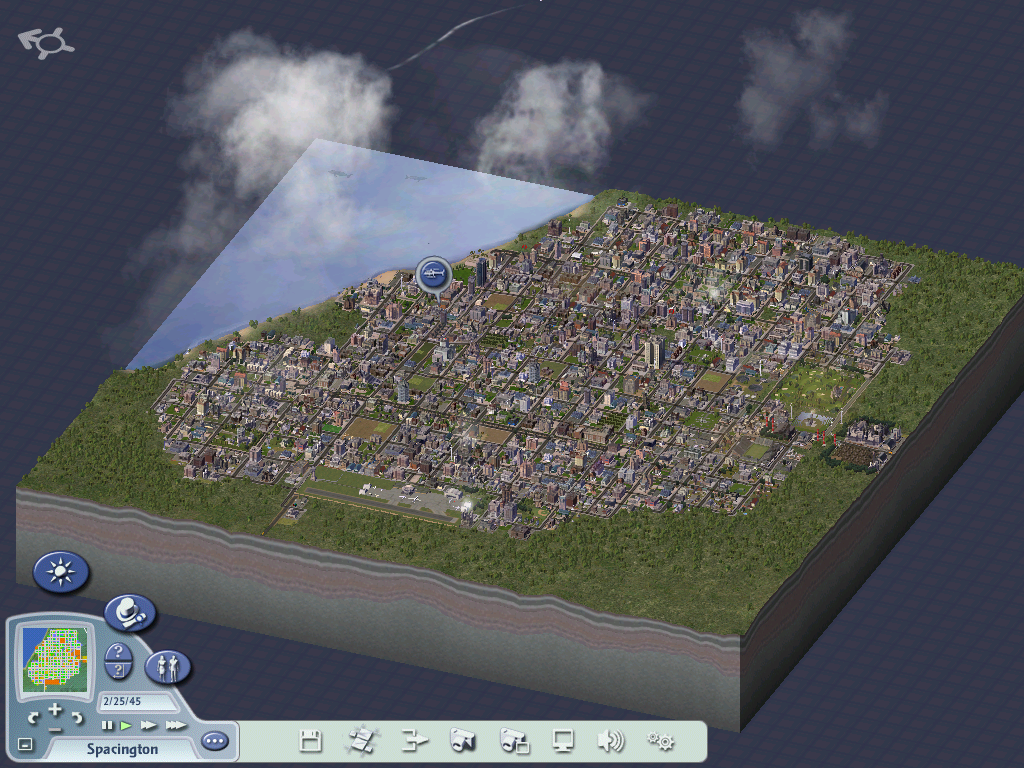
Task: Take a snapshot with the camera icon
Action: 462,741
